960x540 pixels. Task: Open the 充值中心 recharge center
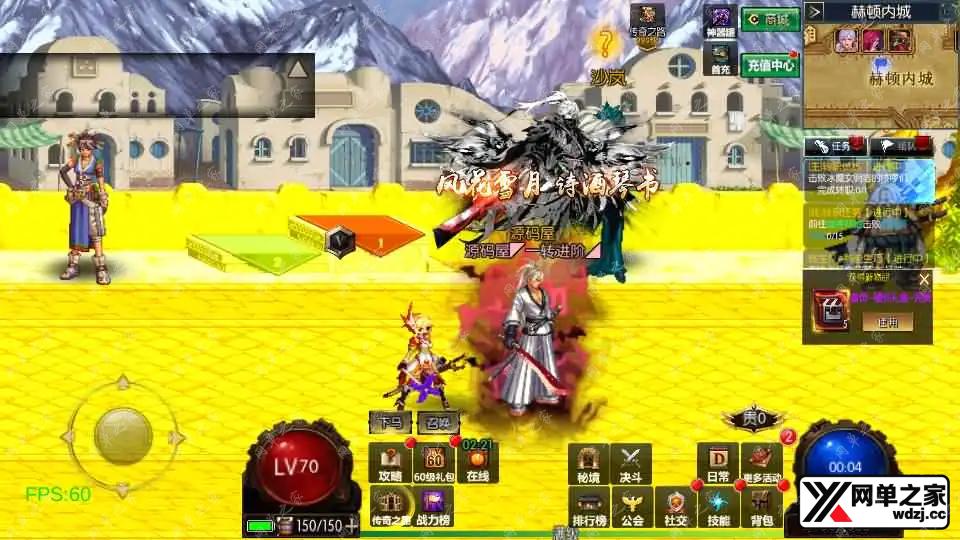(769, 65)
